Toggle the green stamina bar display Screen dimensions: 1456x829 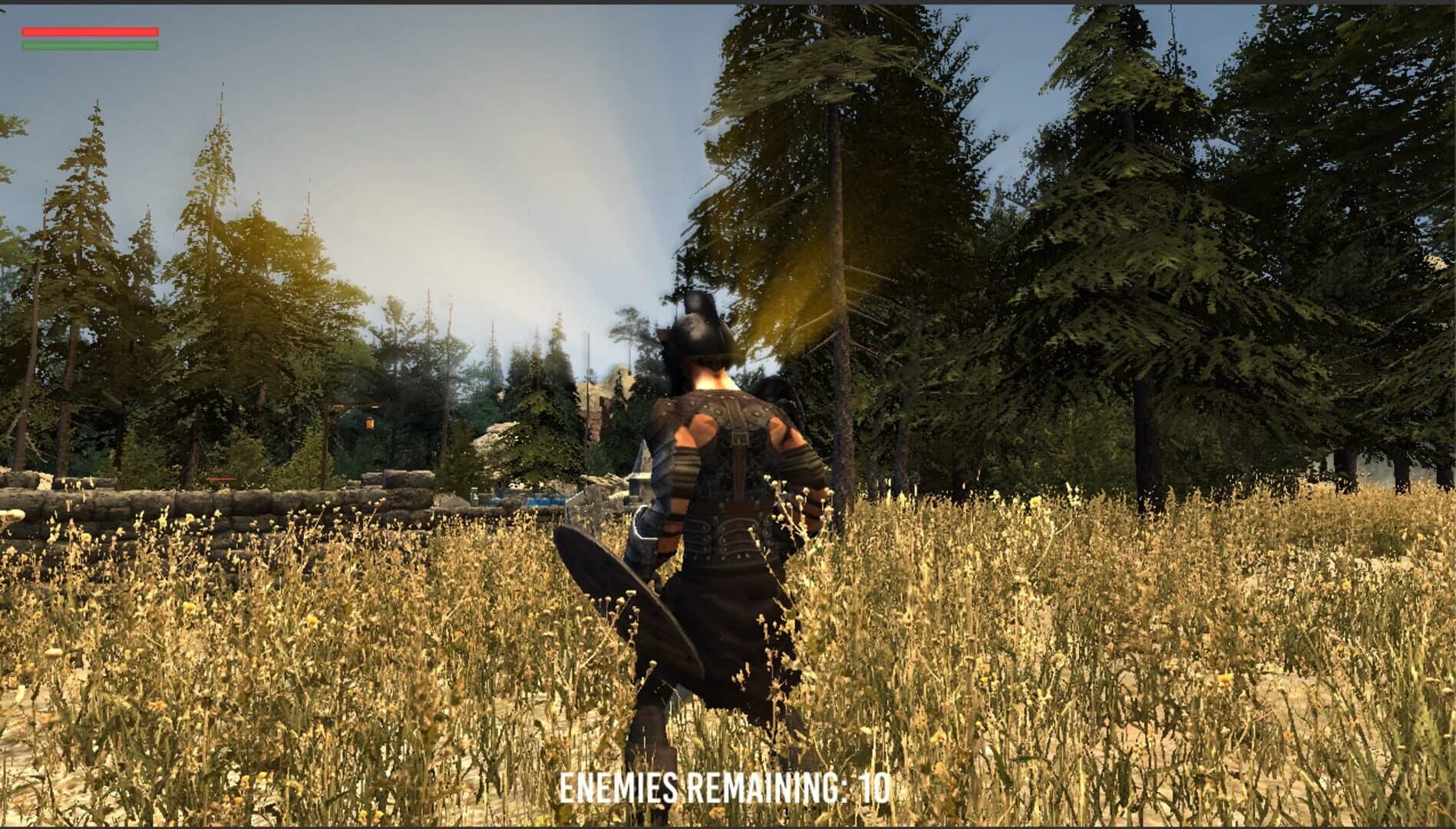pyautogui.click(x=90, y=45)
